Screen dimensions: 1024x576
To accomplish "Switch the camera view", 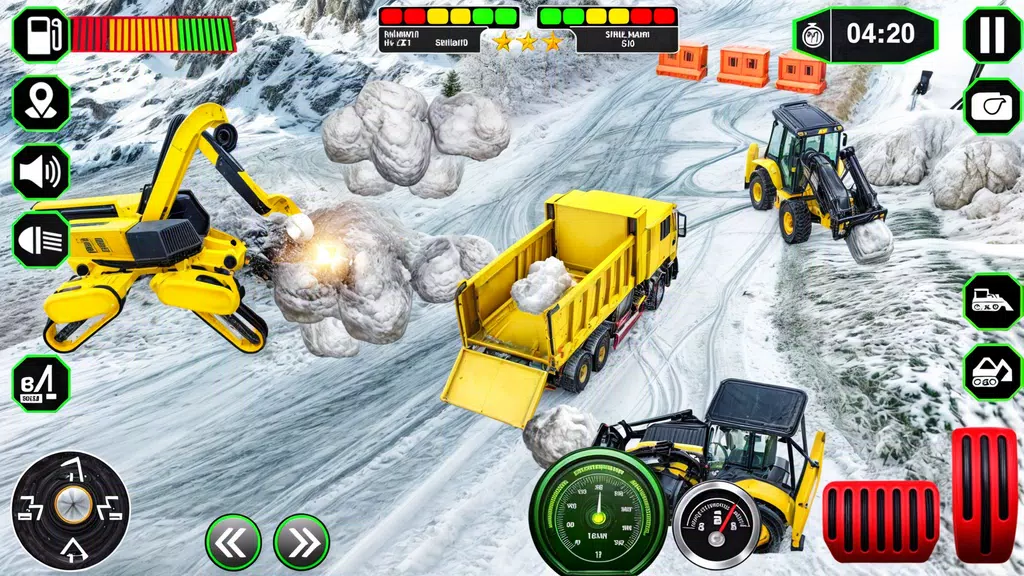I will coord(991,107).
